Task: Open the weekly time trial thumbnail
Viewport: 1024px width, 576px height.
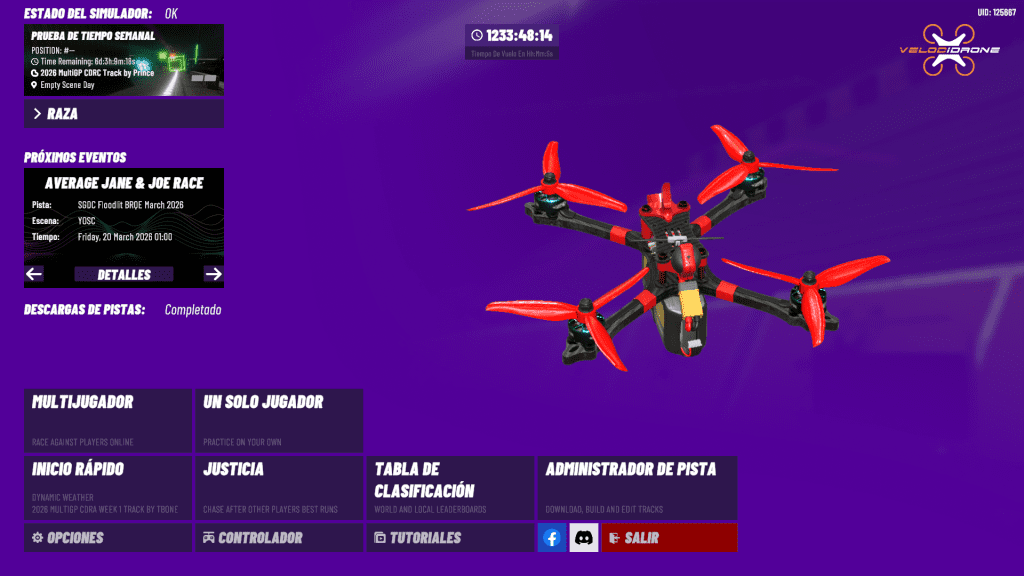Action: tap(123, 60)
